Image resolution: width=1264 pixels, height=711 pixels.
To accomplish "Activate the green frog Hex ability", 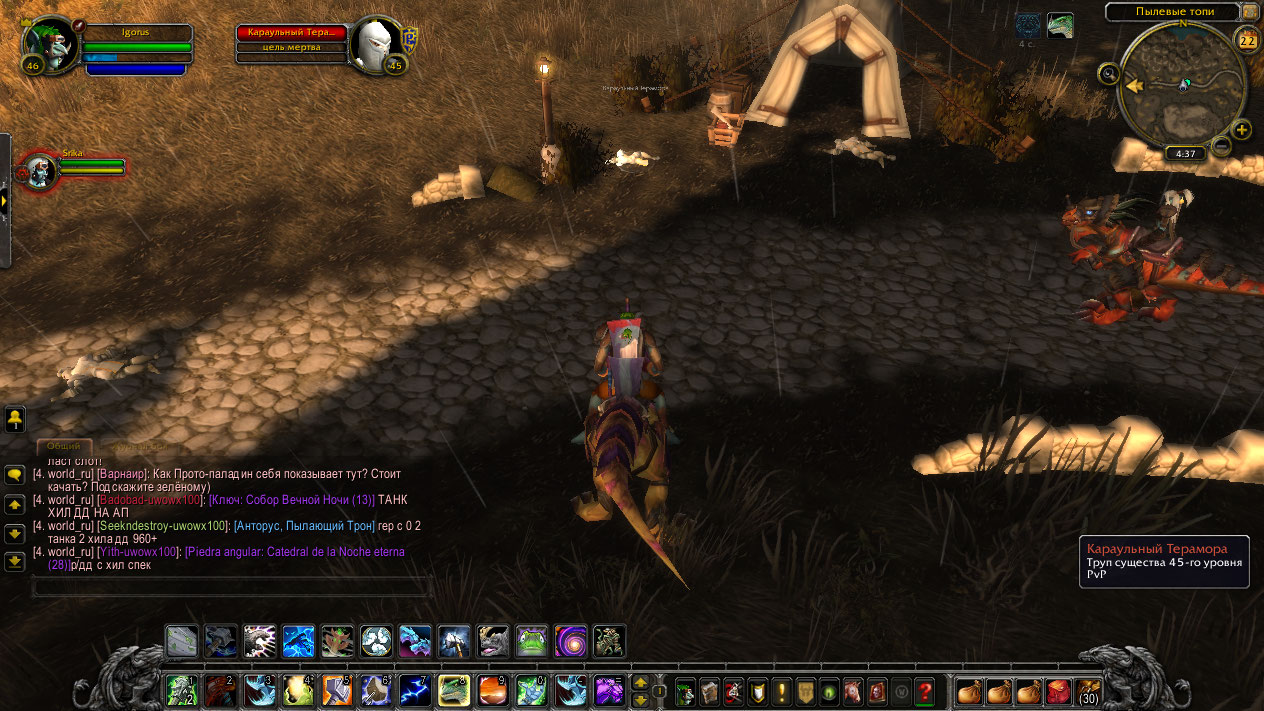I will click(531, 641).
